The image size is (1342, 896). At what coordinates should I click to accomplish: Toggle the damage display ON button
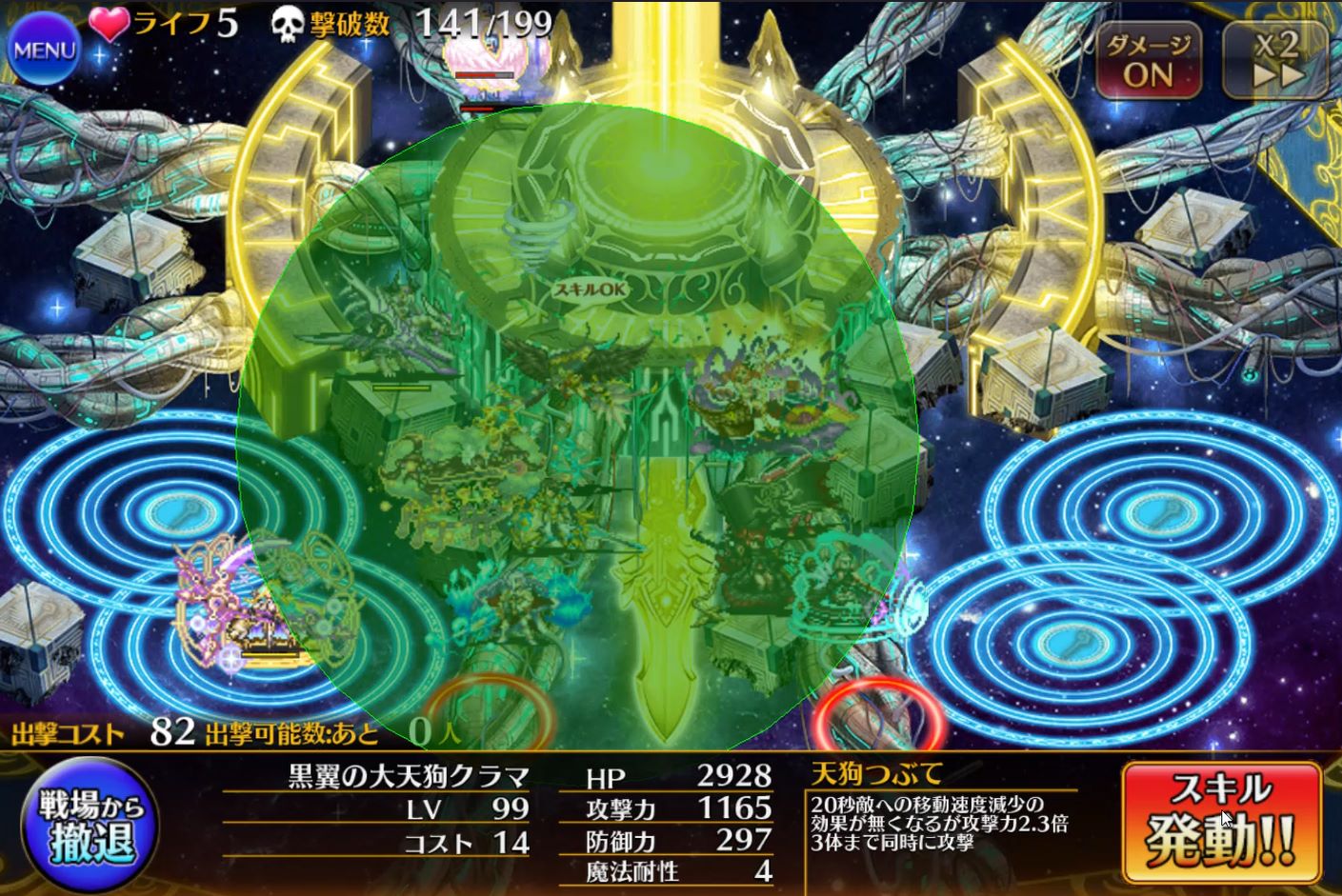tap(1149, 60)
